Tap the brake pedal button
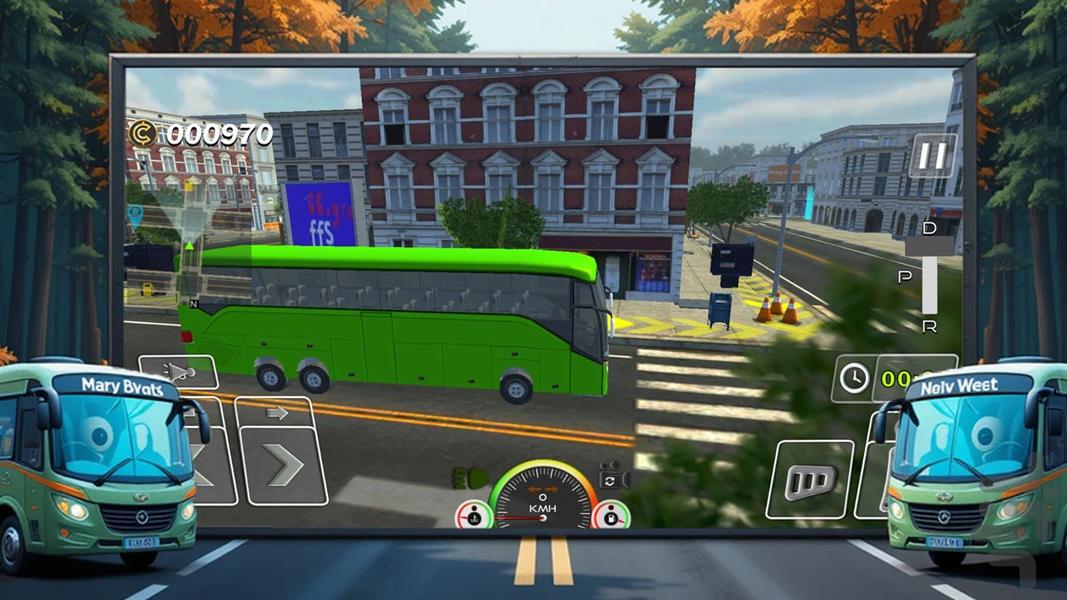 (x=809, y=480)
